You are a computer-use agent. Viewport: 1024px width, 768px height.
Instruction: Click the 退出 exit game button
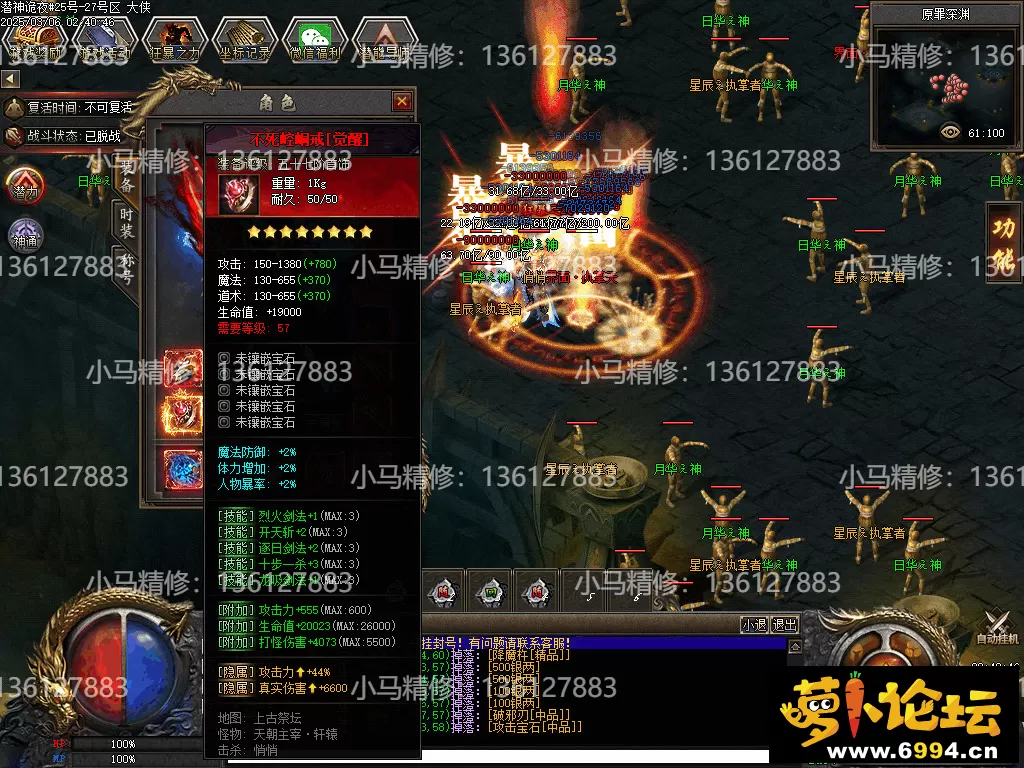(x=785, y=625)
